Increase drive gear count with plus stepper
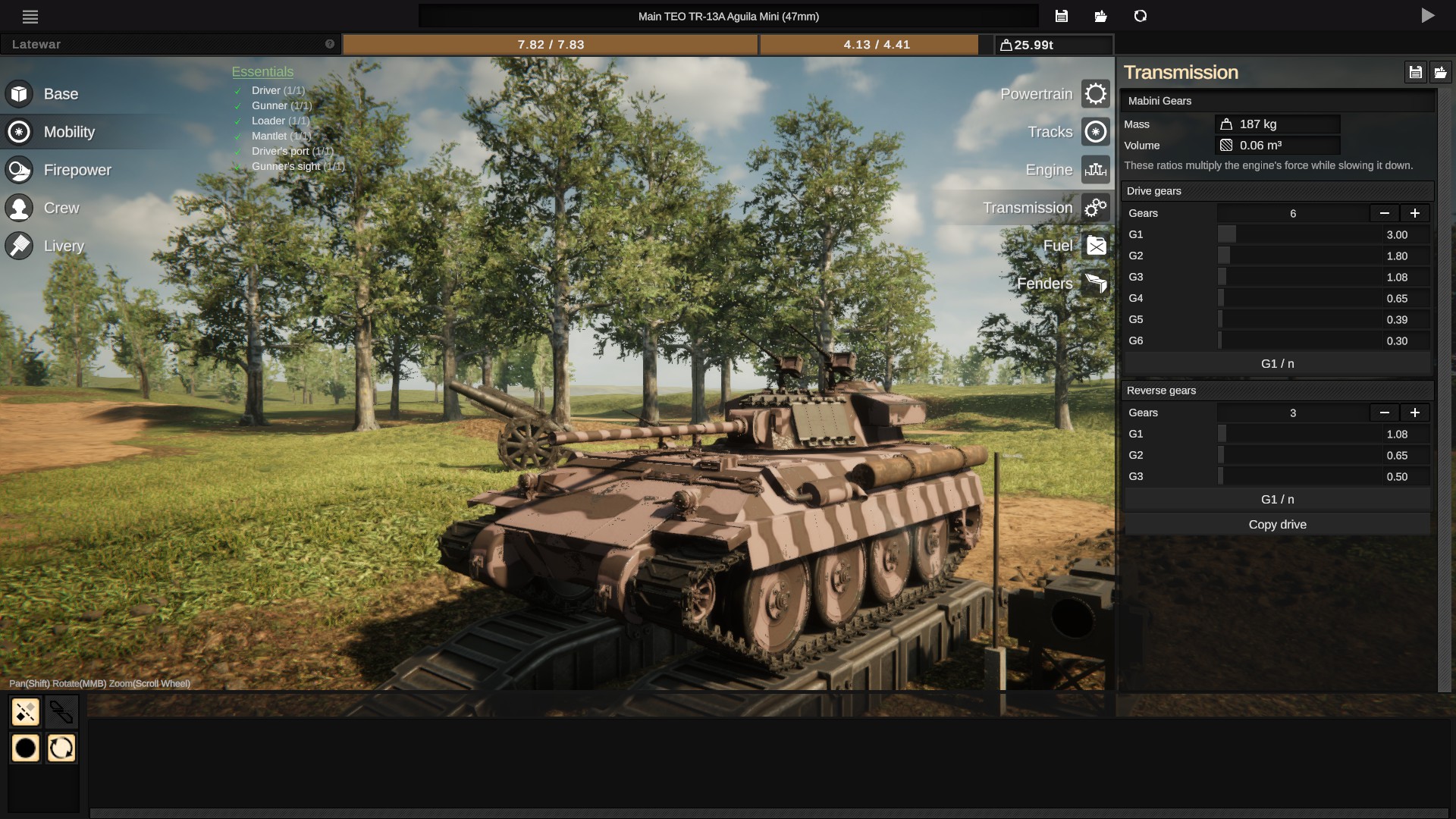The width and height of the screenshot is (1456, 819). tap(1415, 213)
